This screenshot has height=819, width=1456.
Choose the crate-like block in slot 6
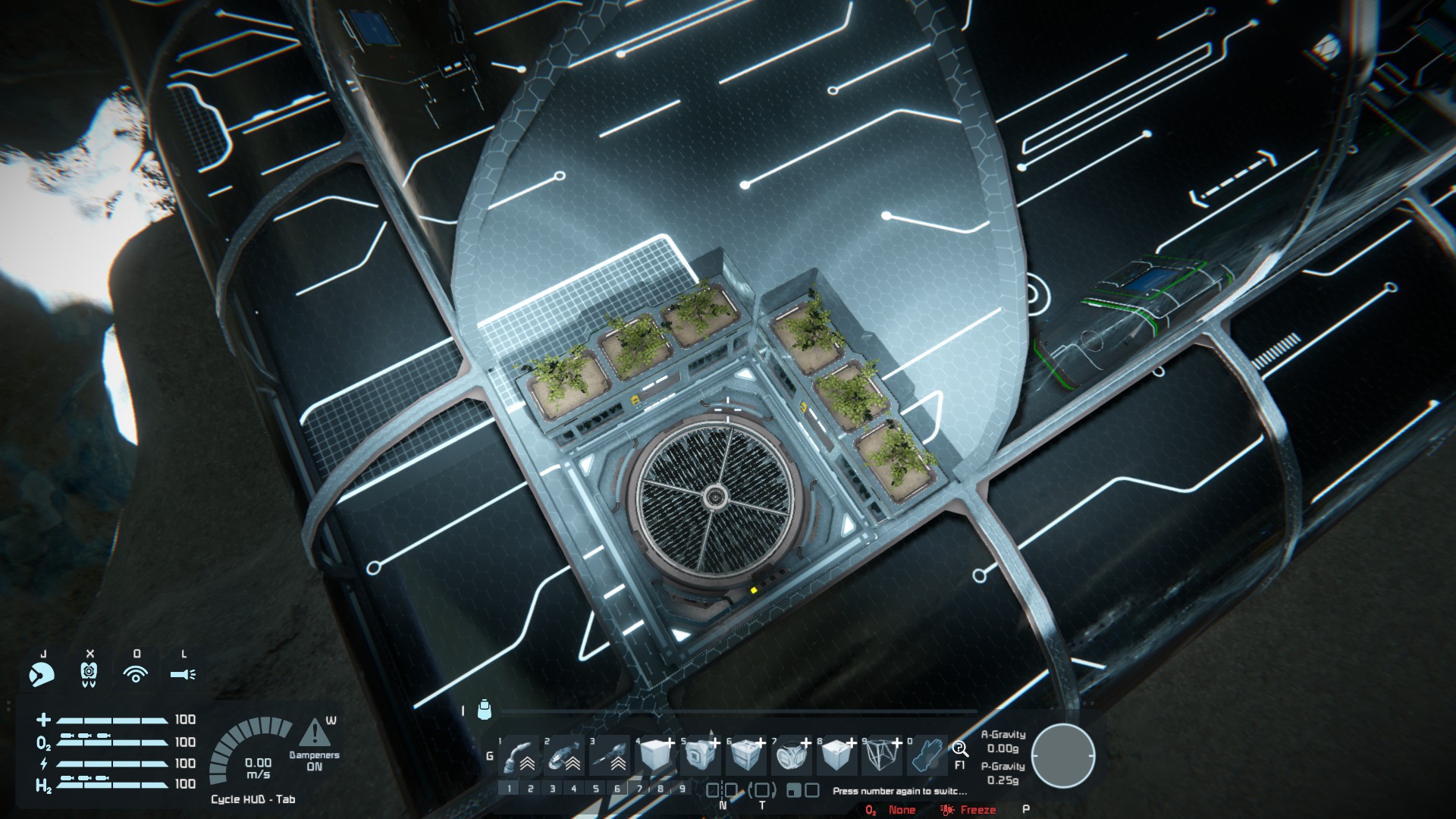[746, 755]
